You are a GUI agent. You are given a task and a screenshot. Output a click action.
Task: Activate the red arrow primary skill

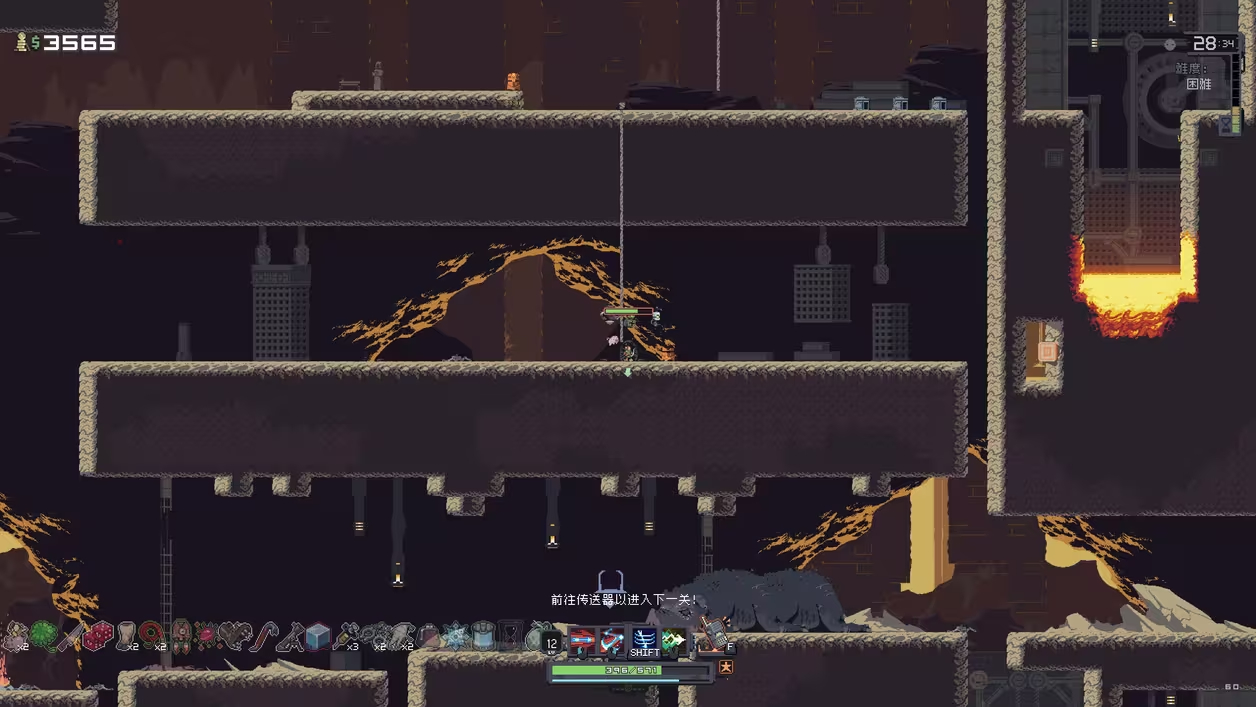581,640
